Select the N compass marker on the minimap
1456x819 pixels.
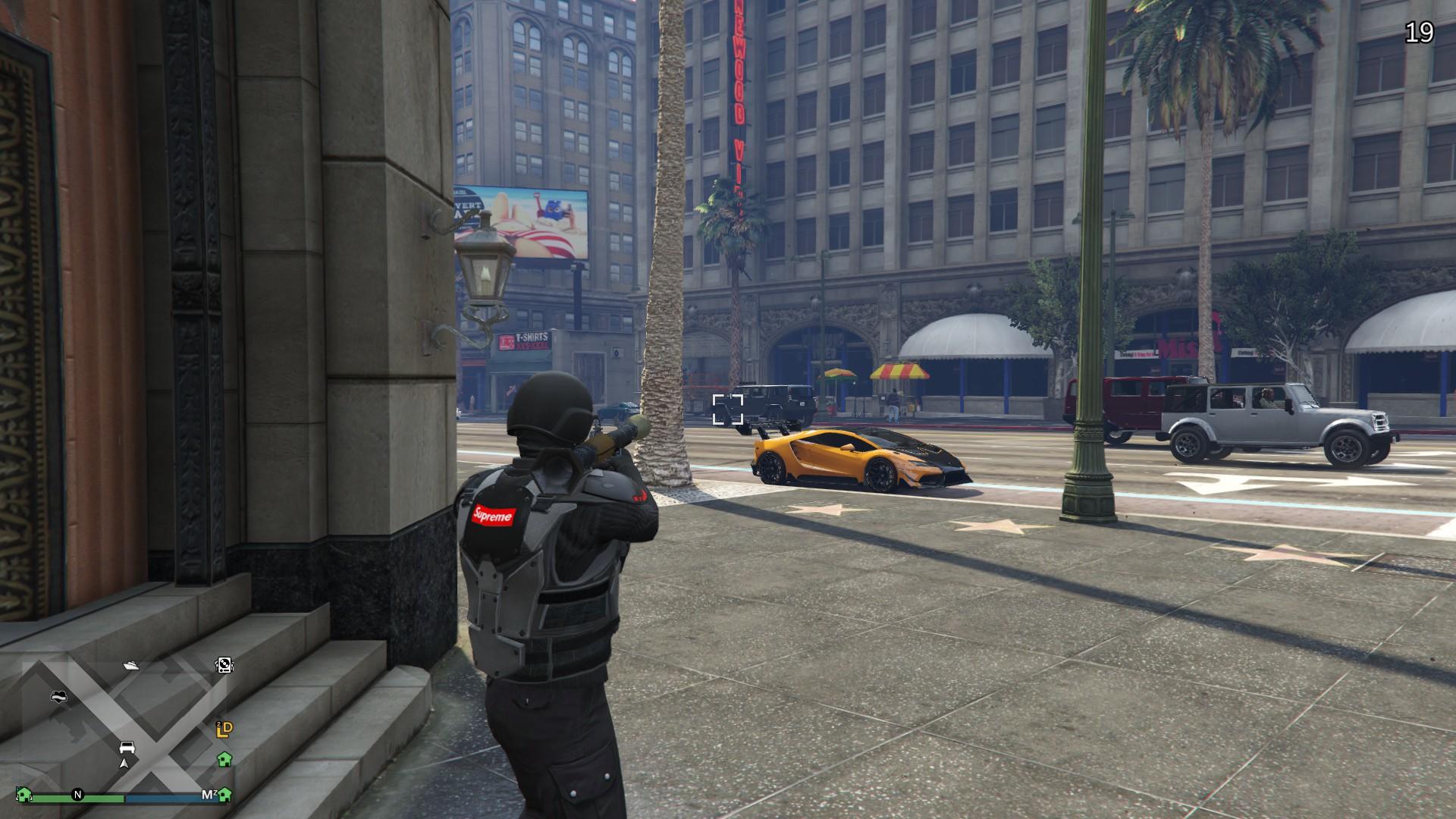click(x=77, y=795)
